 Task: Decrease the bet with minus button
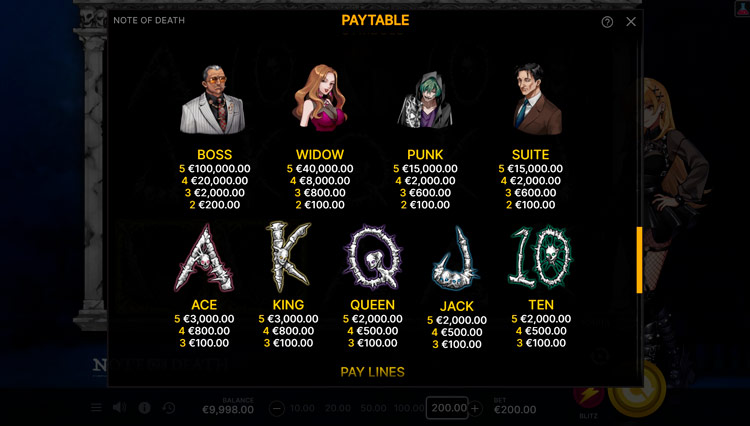click(x=277, y=408)
